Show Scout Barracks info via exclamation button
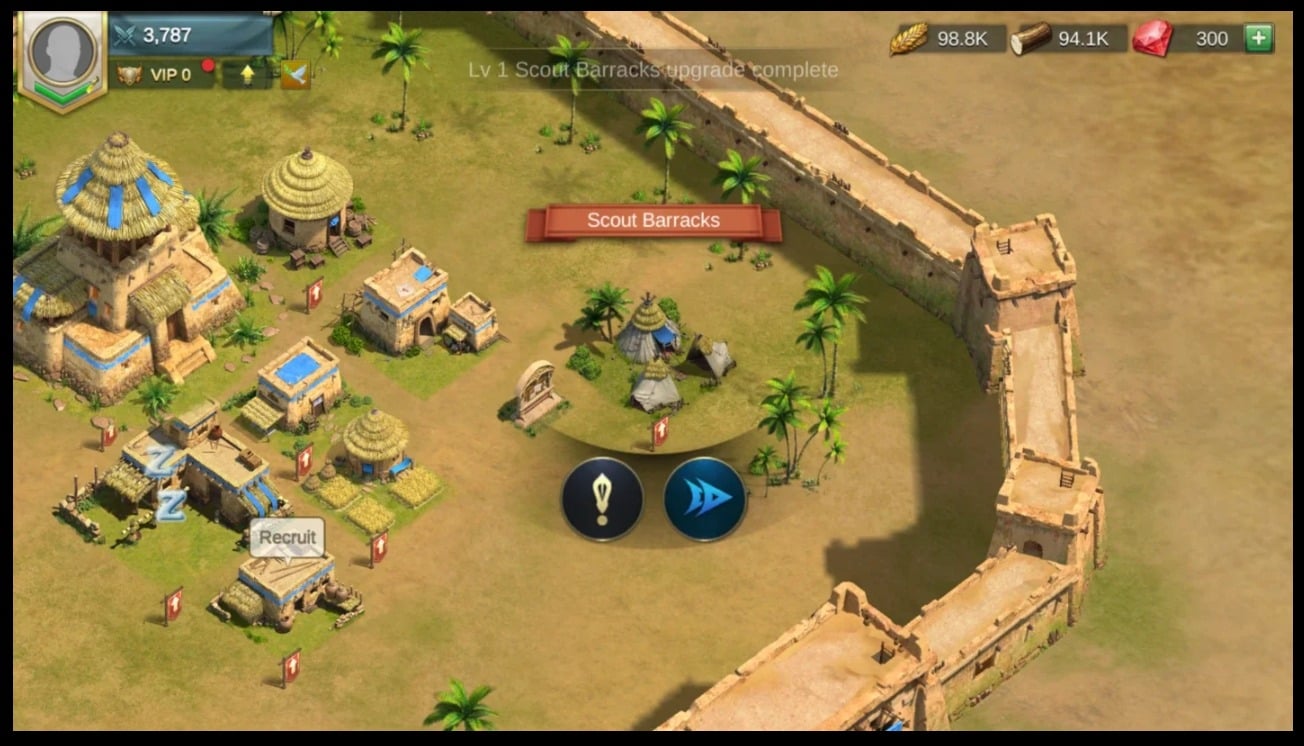The width and height of the screenshot is (1304, 746). [602, 499]
